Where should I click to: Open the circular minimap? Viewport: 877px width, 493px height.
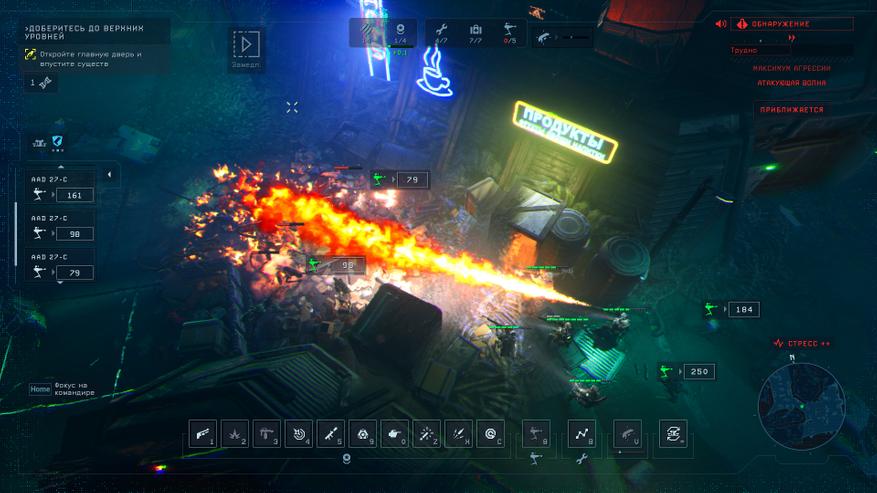tap(802, 403)
